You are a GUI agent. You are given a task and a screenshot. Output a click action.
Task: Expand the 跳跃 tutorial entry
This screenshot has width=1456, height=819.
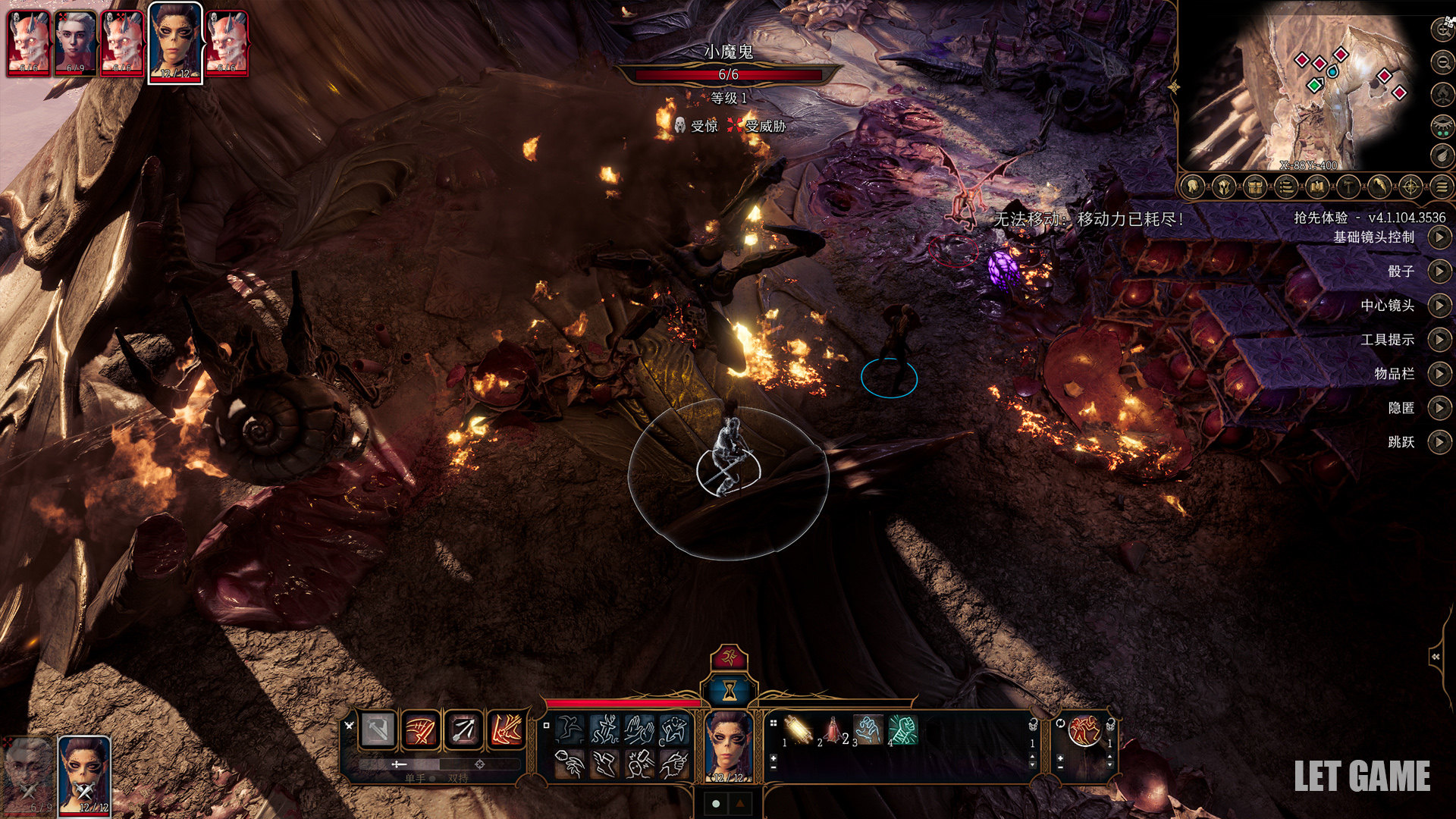click(1439, 442)
